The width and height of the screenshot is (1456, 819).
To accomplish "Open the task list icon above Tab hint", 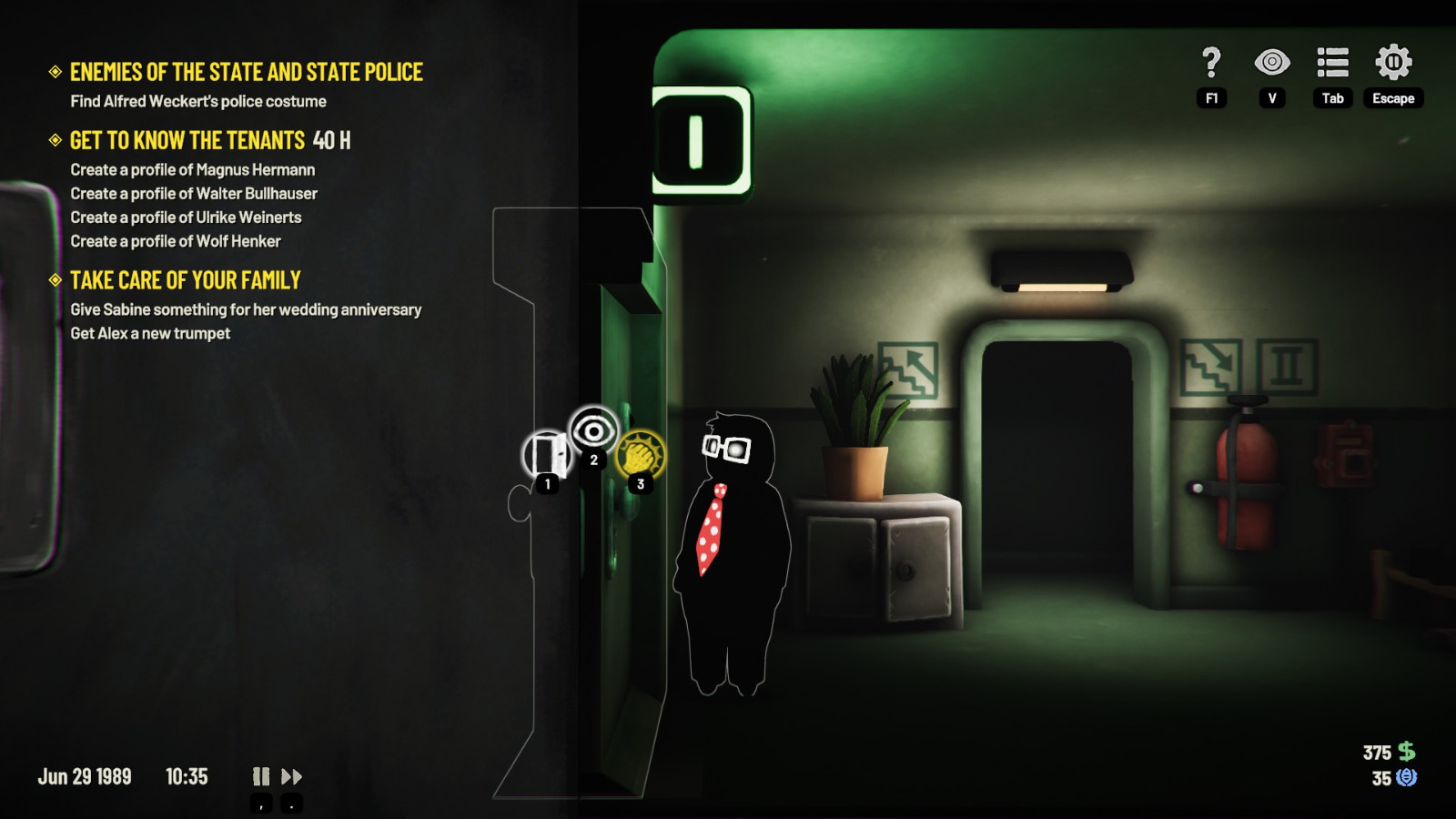I will pos(1331,64).
